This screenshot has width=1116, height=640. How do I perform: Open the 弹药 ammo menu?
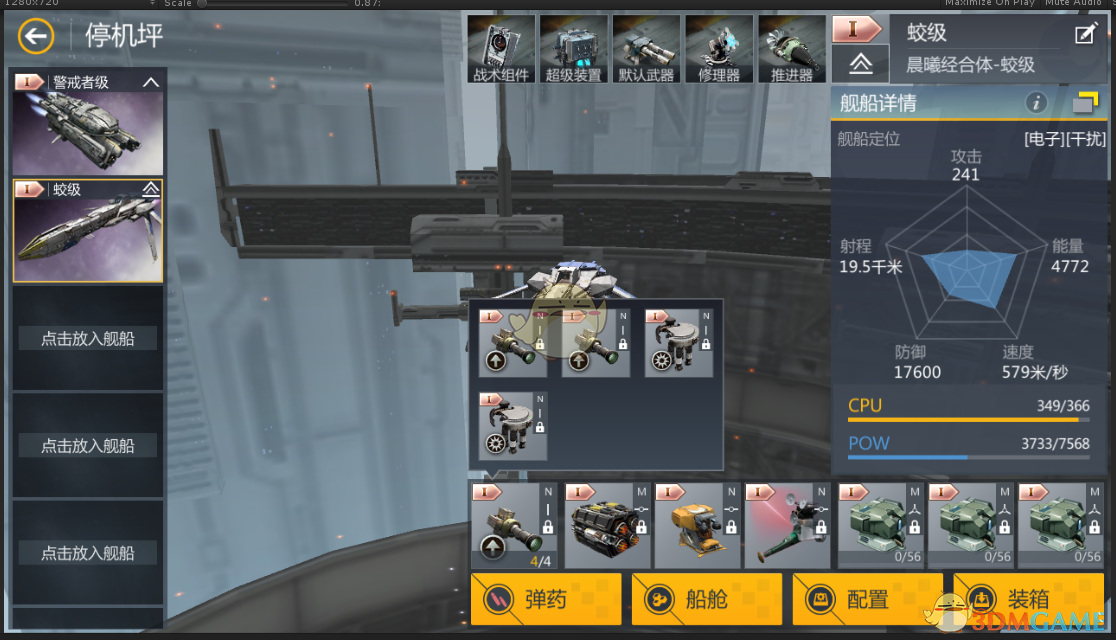pyautogui.click(x=546, y=599)
